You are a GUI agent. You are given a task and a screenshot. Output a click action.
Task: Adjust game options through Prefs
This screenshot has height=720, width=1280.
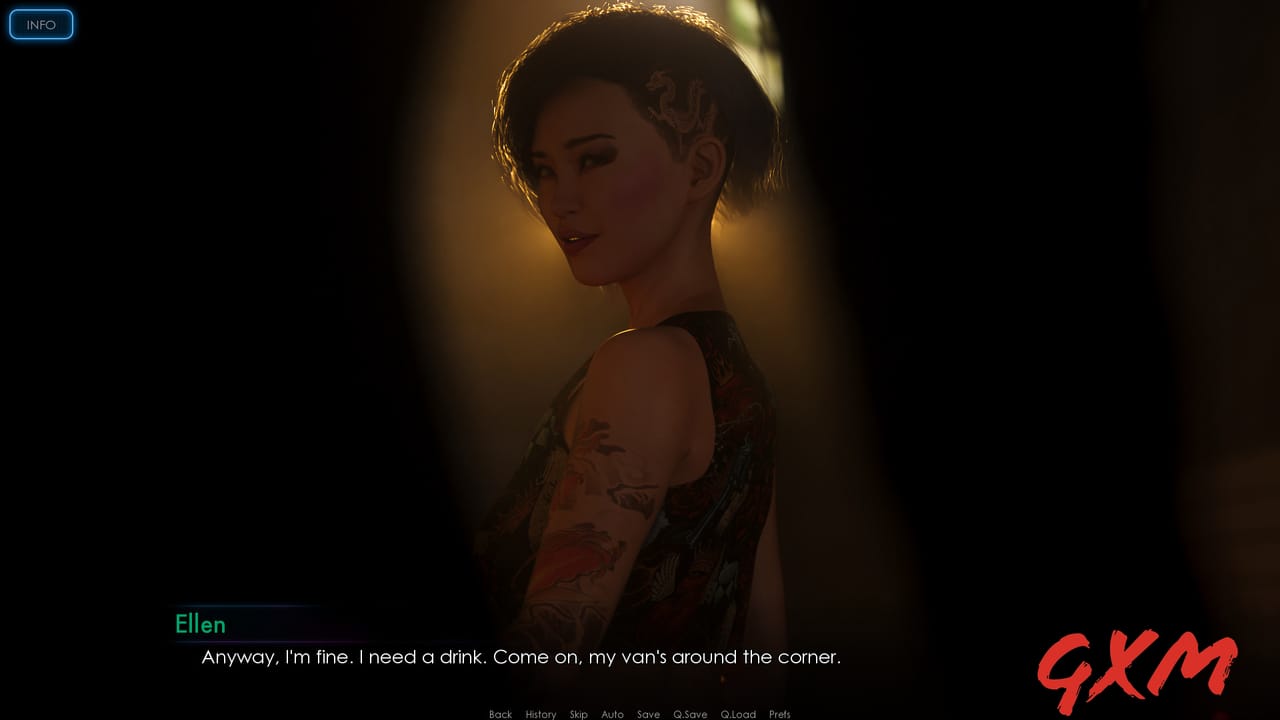coord(780,714)
